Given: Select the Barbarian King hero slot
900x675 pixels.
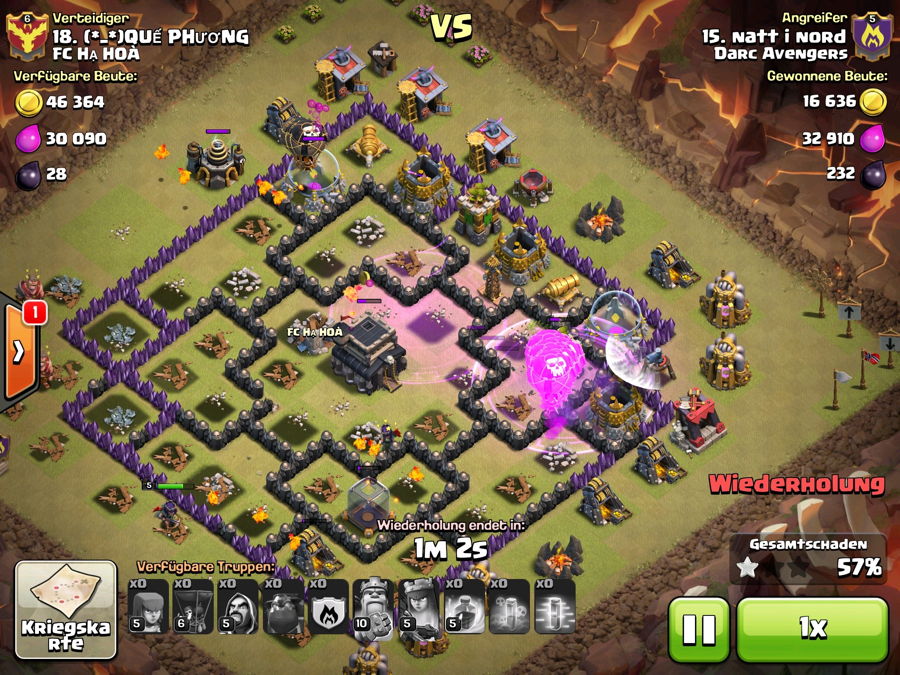Looking at the screenshot, I should click(374, 607).
